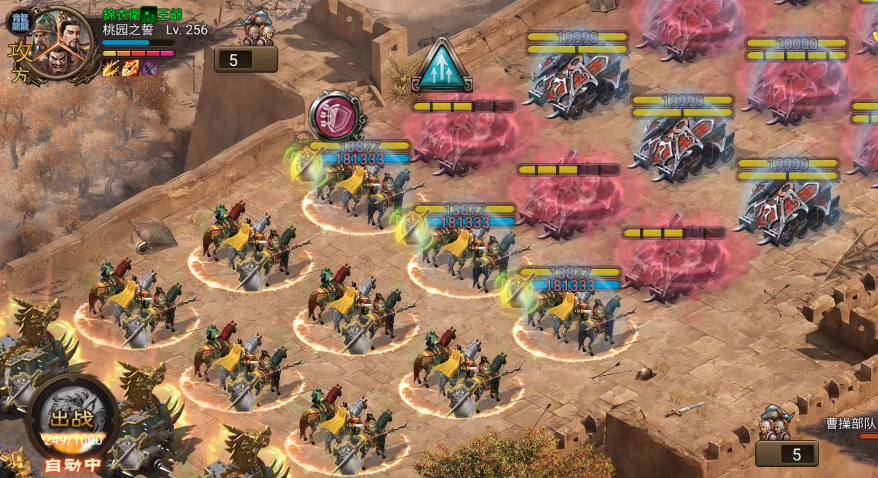The height and width of the screenshot is (478, 878).
Task: Toggle the 自动中 auto-battle label
Action: click(71, 464)
